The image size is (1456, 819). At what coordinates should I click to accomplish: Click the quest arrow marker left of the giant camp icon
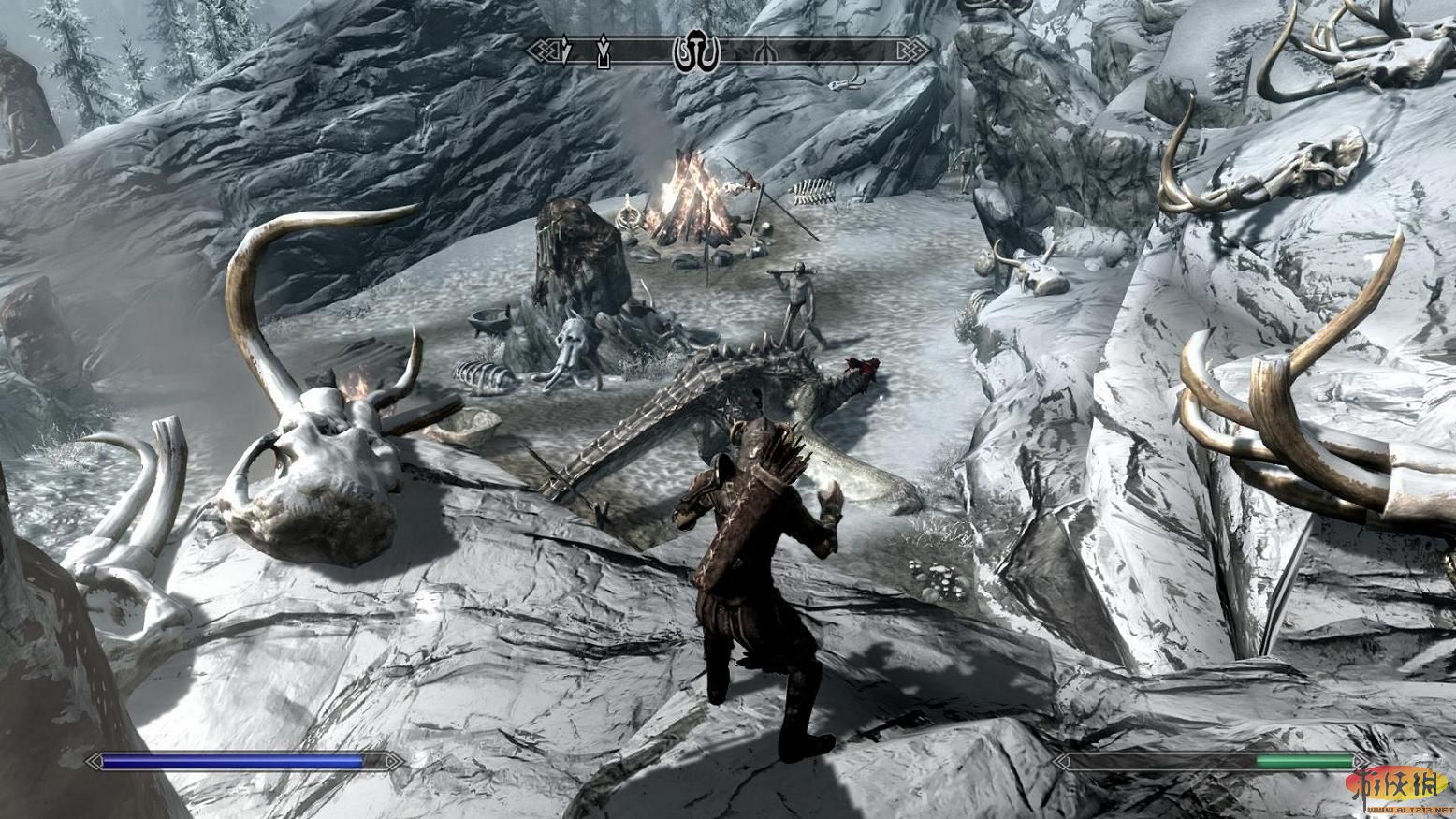(x=605, y=51)
